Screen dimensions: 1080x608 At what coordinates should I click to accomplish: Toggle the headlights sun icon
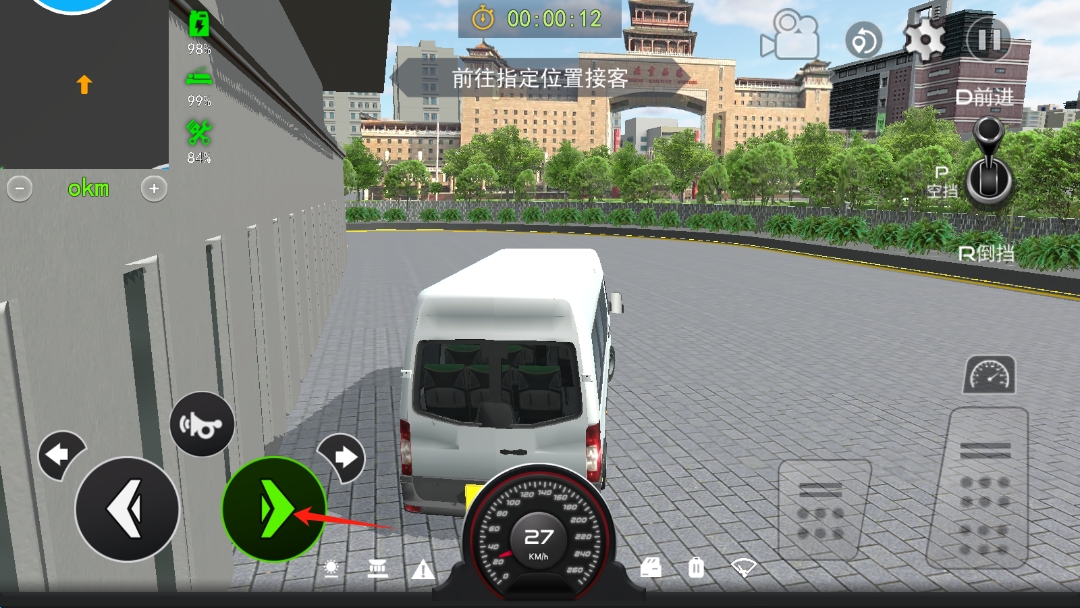point(331,569)
